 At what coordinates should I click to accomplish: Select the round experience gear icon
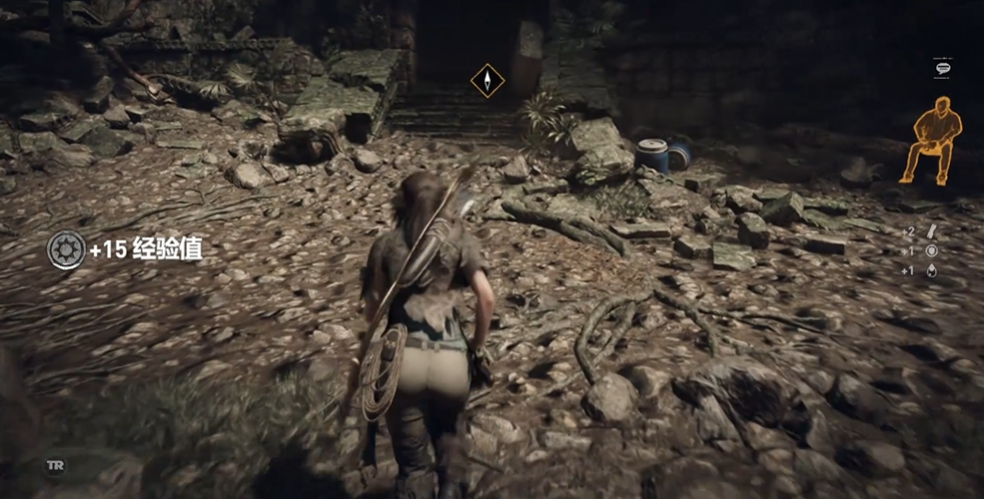(66, 250)
